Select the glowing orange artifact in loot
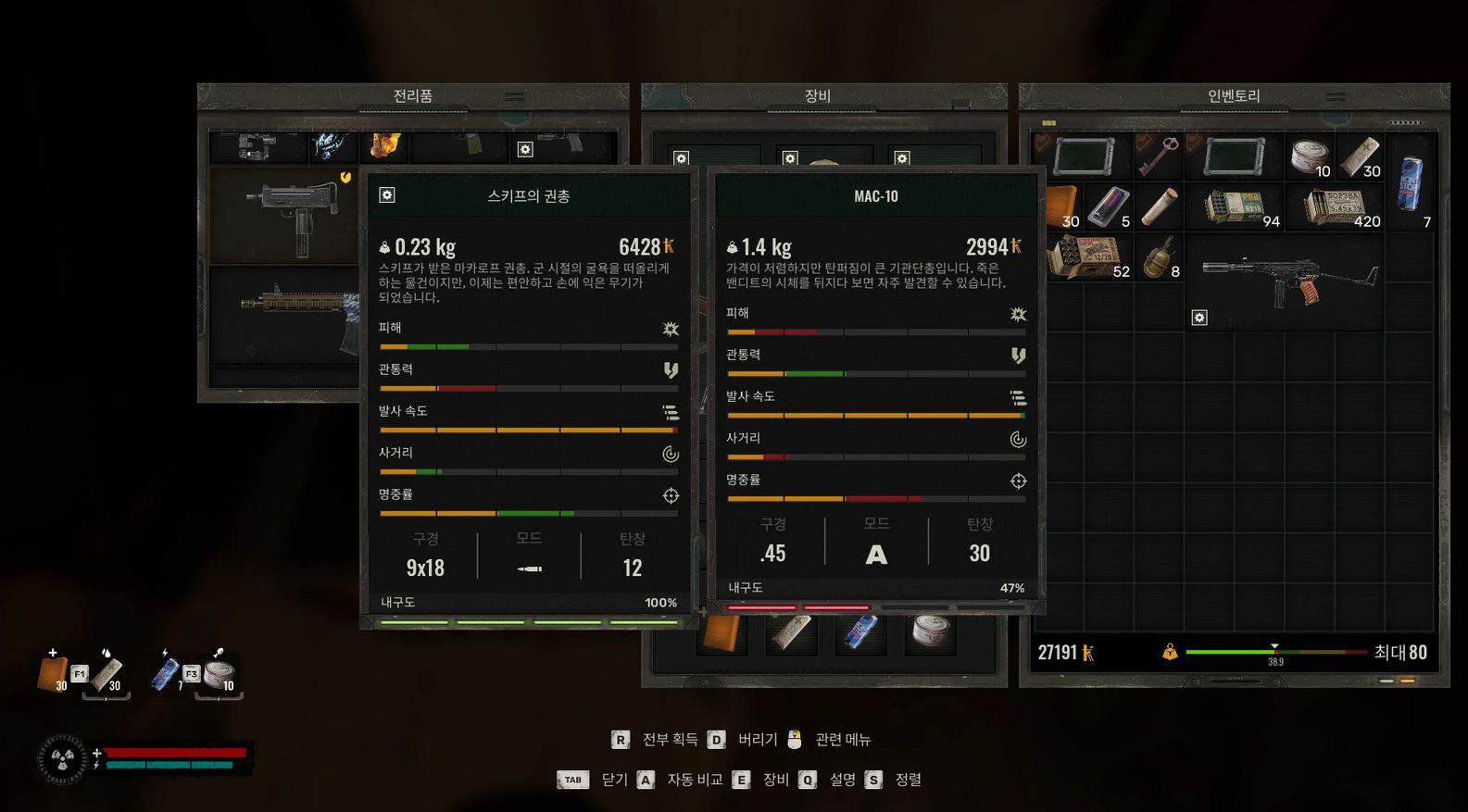The image size is (1468, 812). coord(384,145)
